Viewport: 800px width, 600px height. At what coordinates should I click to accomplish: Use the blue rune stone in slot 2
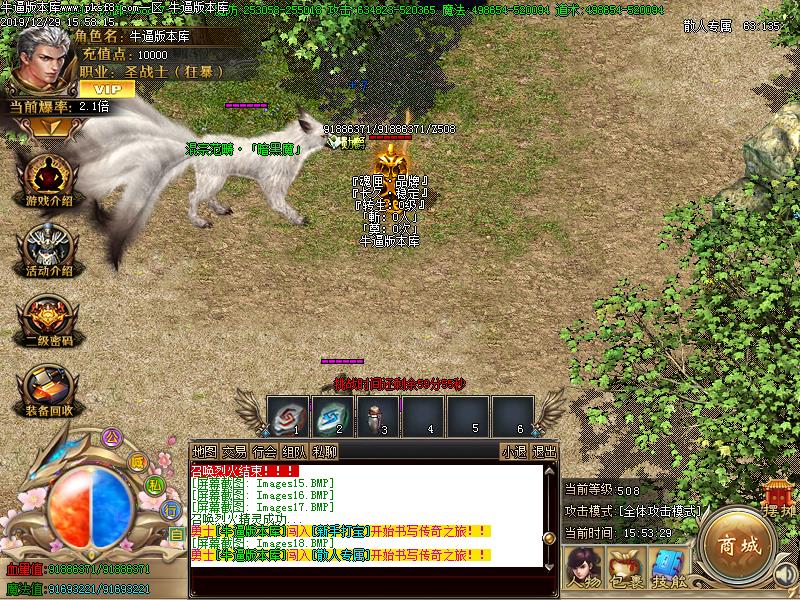pyautogui.click(x=330, y=415)
